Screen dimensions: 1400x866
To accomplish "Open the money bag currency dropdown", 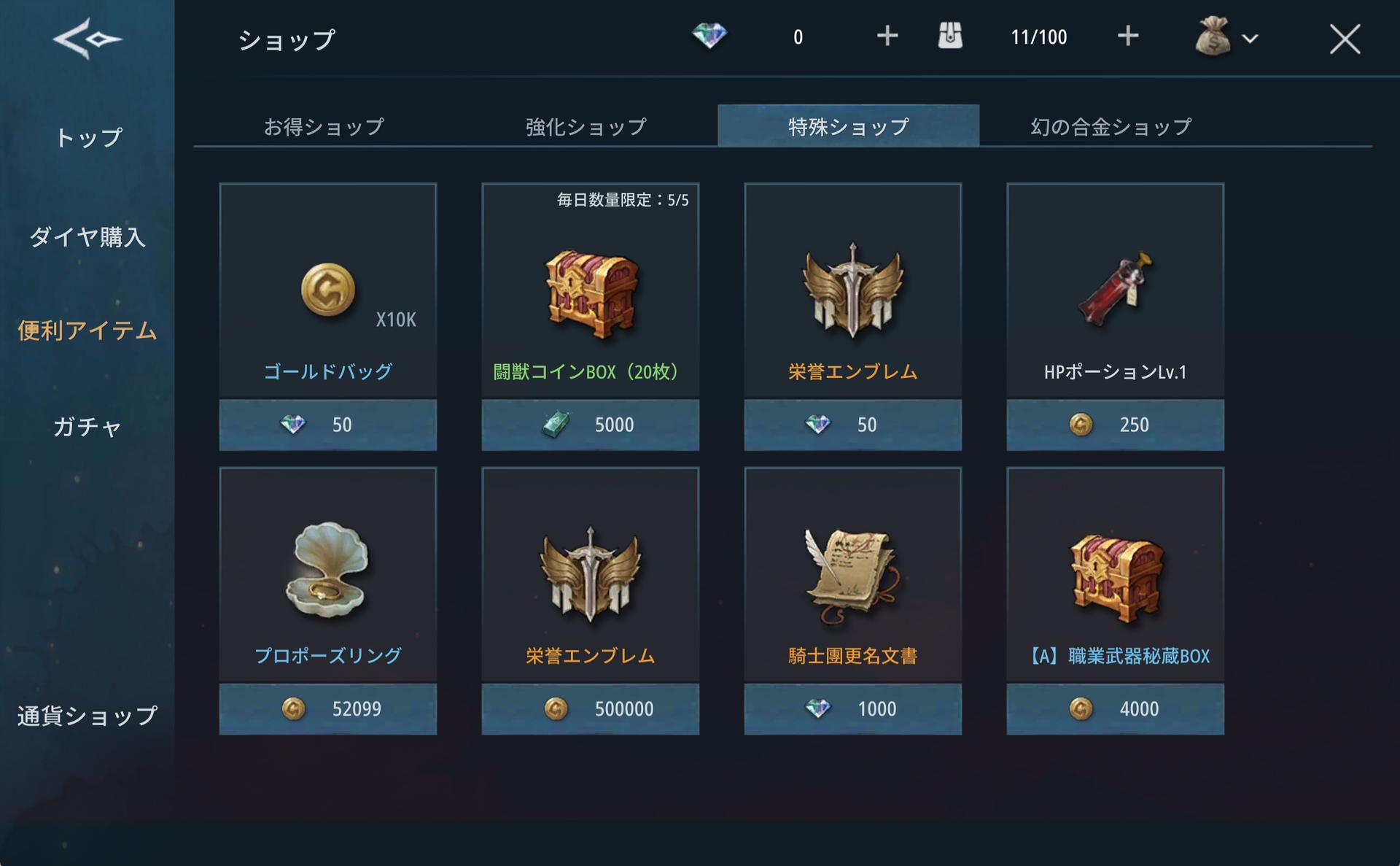I will [1227, 37].
